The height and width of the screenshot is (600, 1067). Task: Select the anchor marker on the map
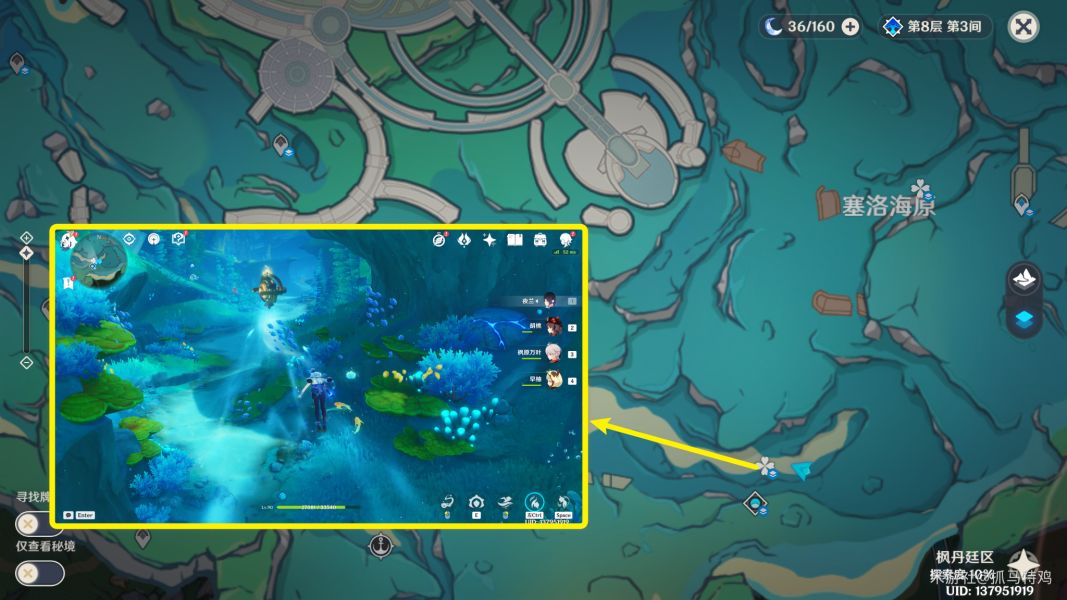tap(380, 546)
